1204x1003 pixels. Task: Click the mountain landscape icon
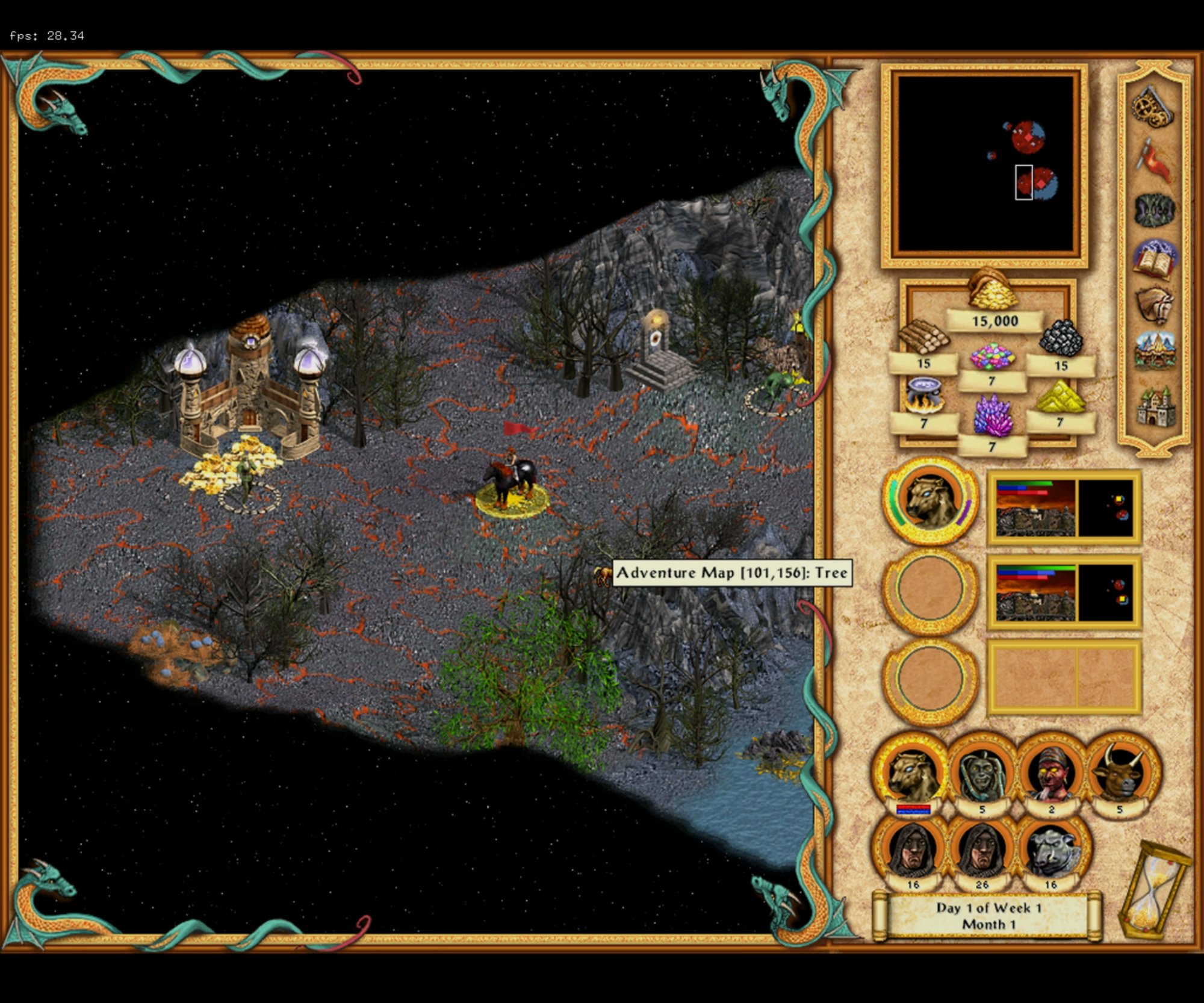1154,351
